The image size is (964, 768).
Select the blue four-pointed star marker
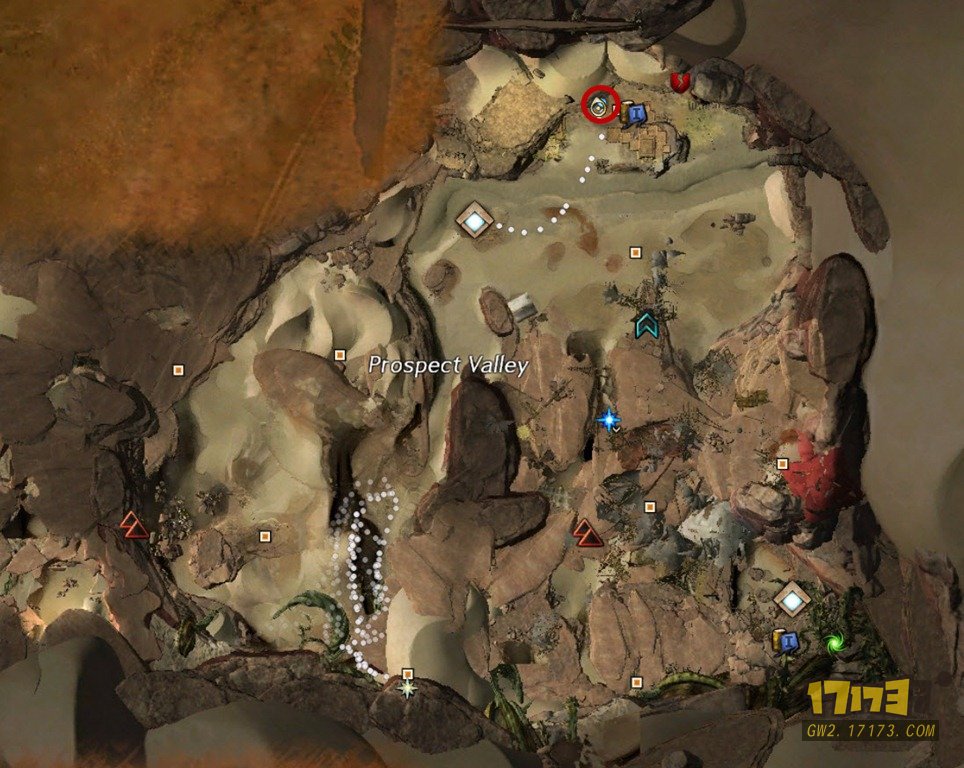pos(607,420)
